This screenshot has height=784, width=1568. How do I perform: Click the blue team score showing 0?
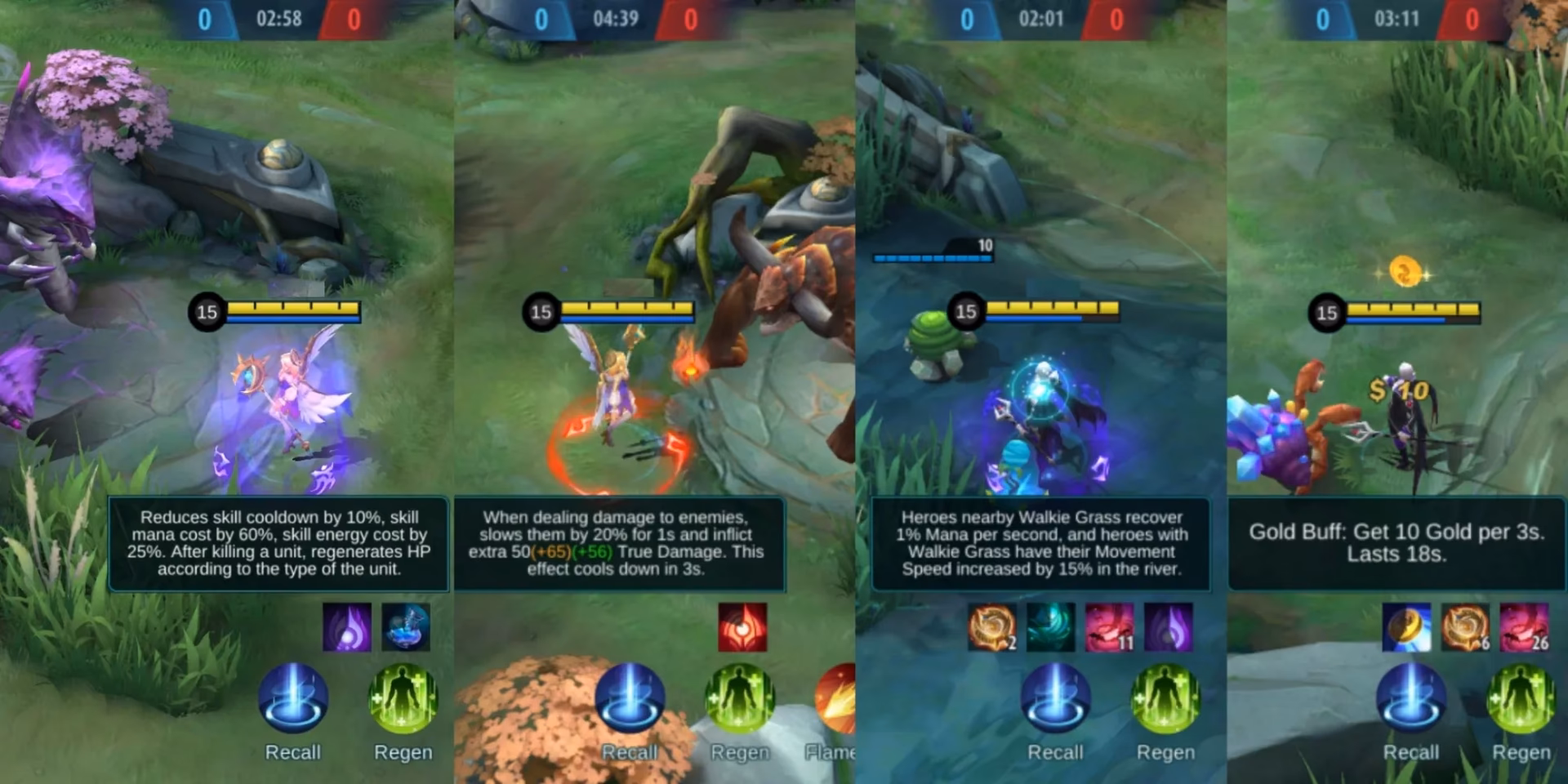[204, 18]
